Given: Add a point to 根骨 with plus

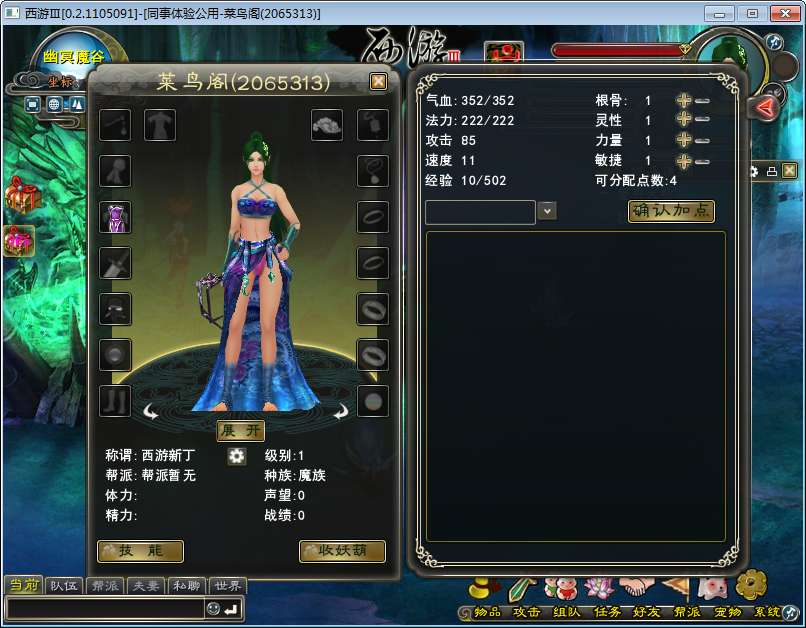Looking at the screenshot, I should tap(684, 101).
